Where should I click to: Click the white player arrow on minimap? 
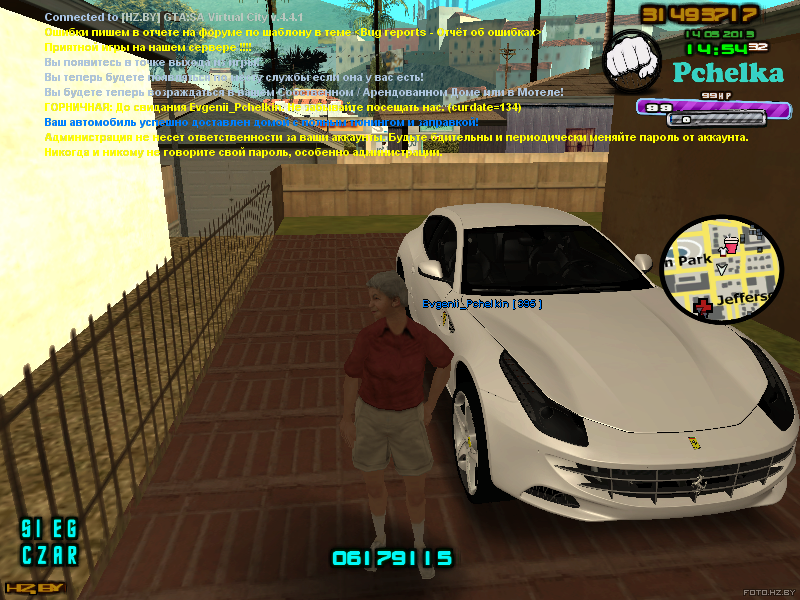coord(722,269)
